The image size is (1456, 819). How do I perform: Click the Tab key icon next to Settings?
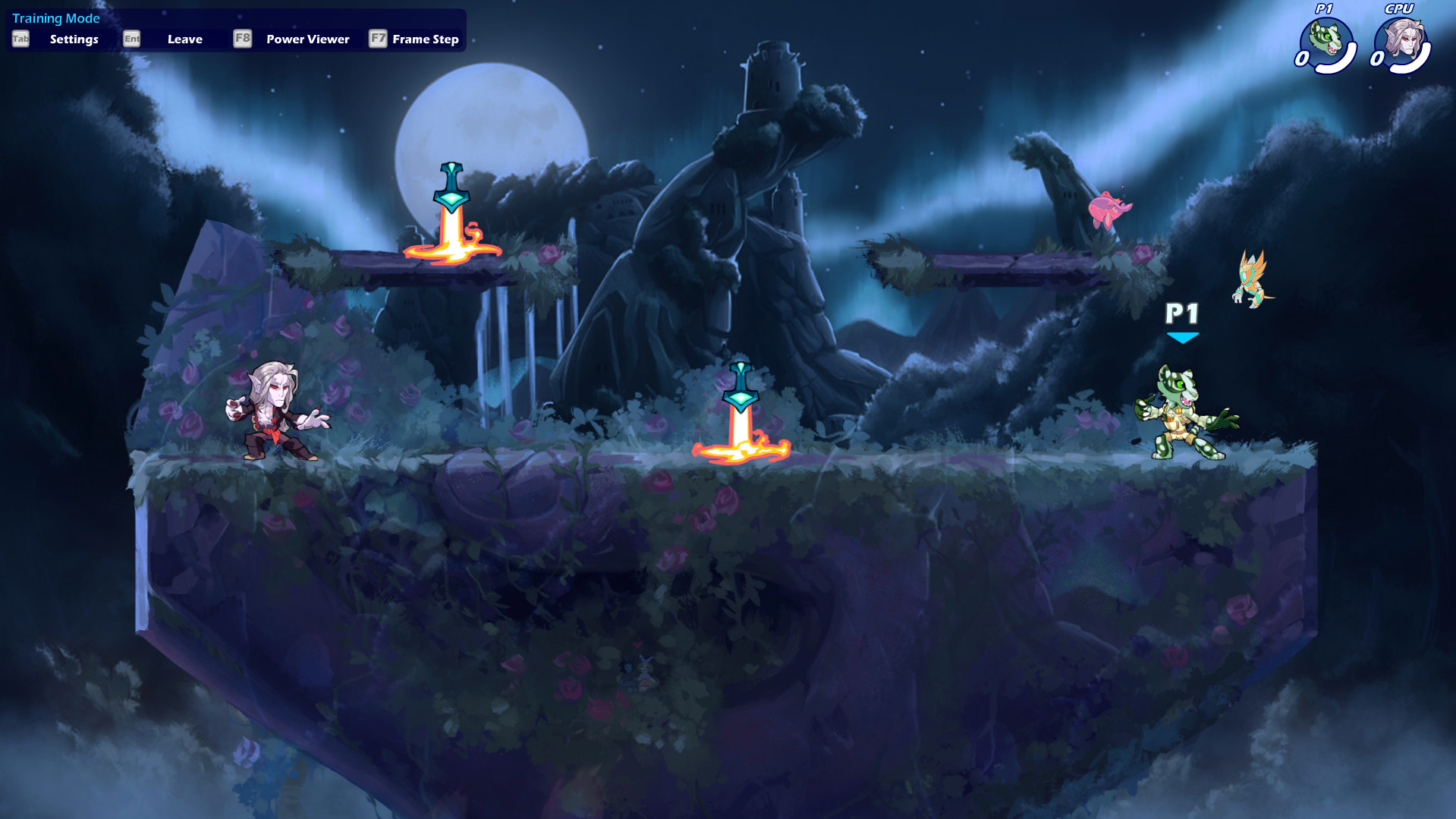pos(19,39)
